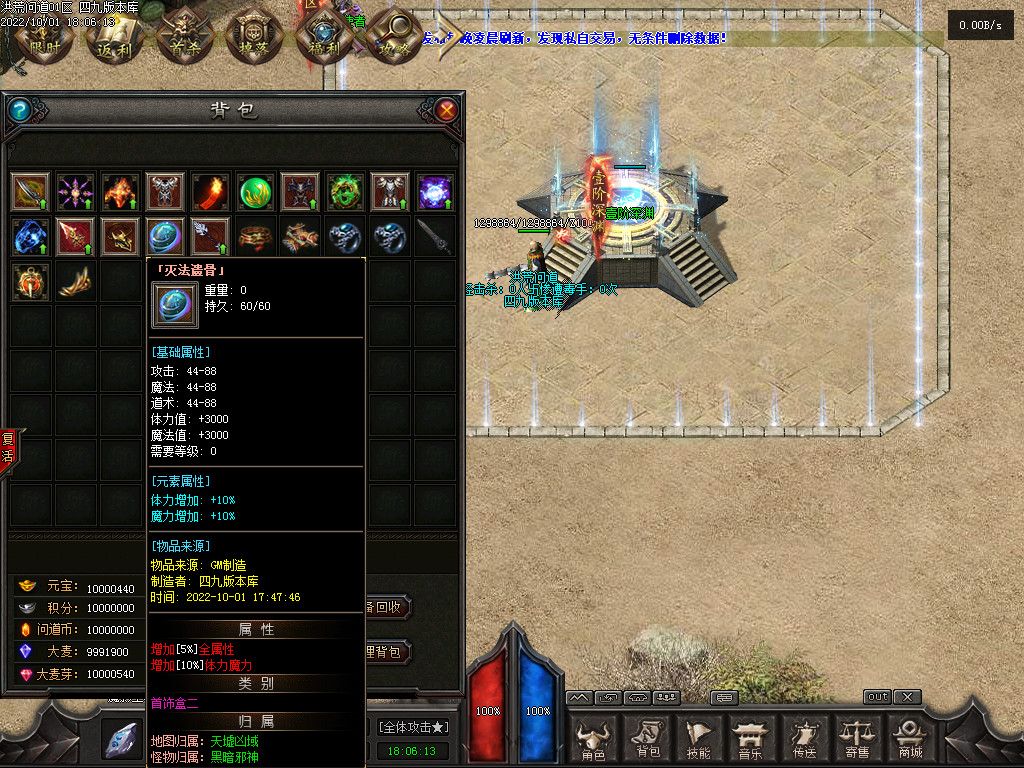Image resolution: width=1024 pixels, height=768 pixels.
Task: Select the red flame scroll item
Action: click(x=211, y=191)
